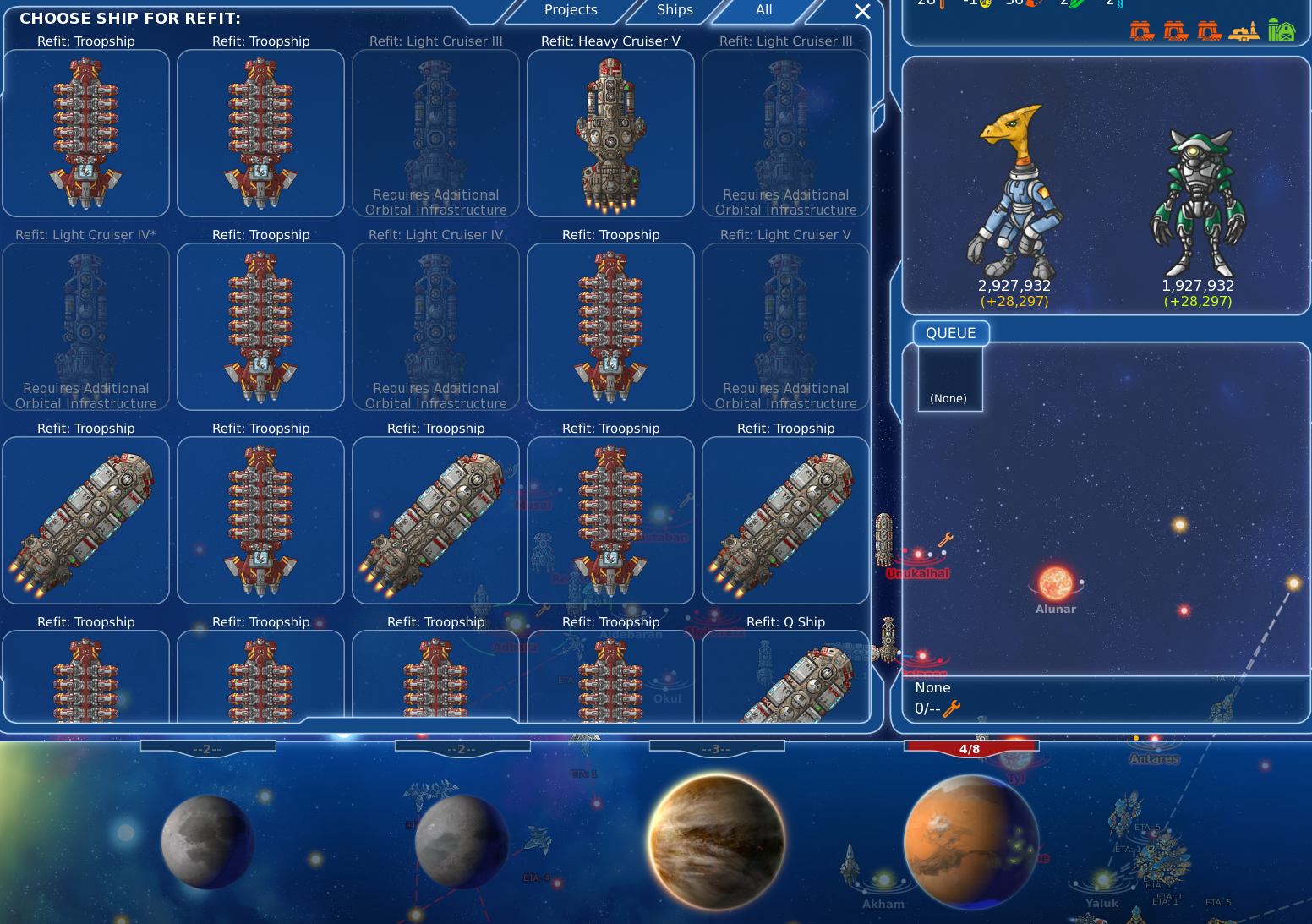Click the first orange factory icon
The image size is (1312, 924).
(x=1143, y=30)
